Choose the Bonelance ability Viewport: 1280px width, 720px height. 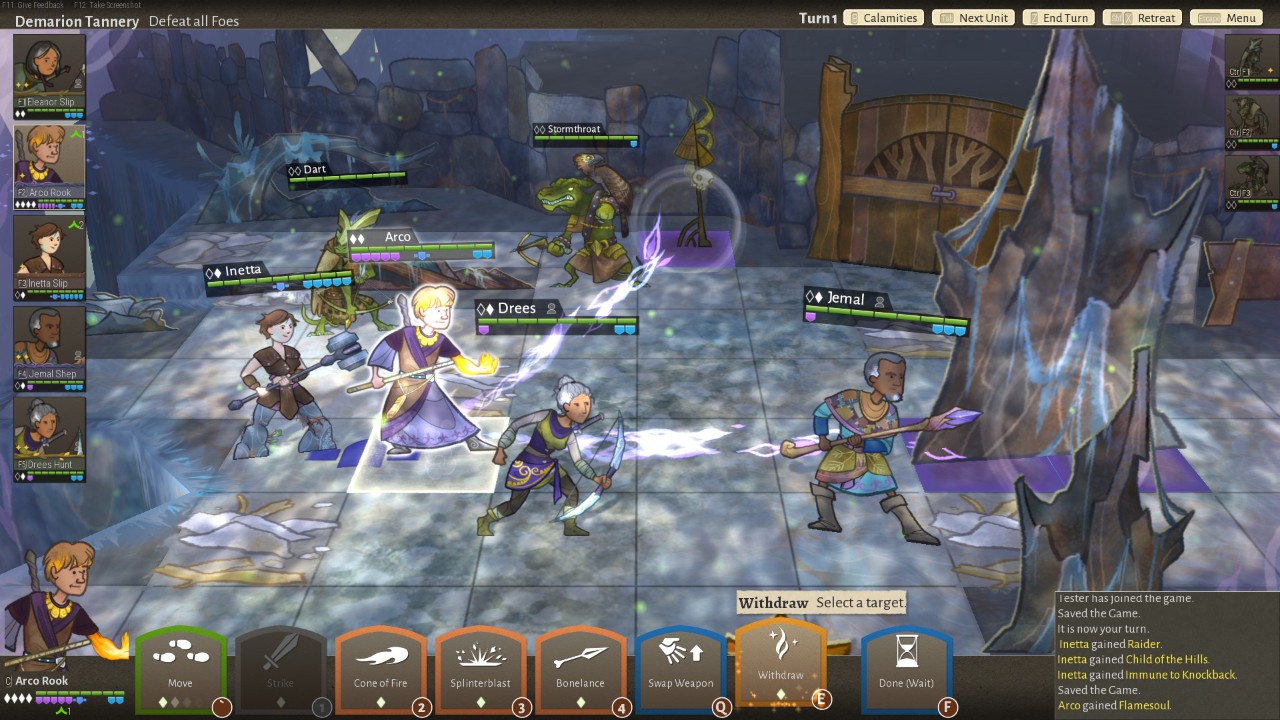[x=581, y=667]
